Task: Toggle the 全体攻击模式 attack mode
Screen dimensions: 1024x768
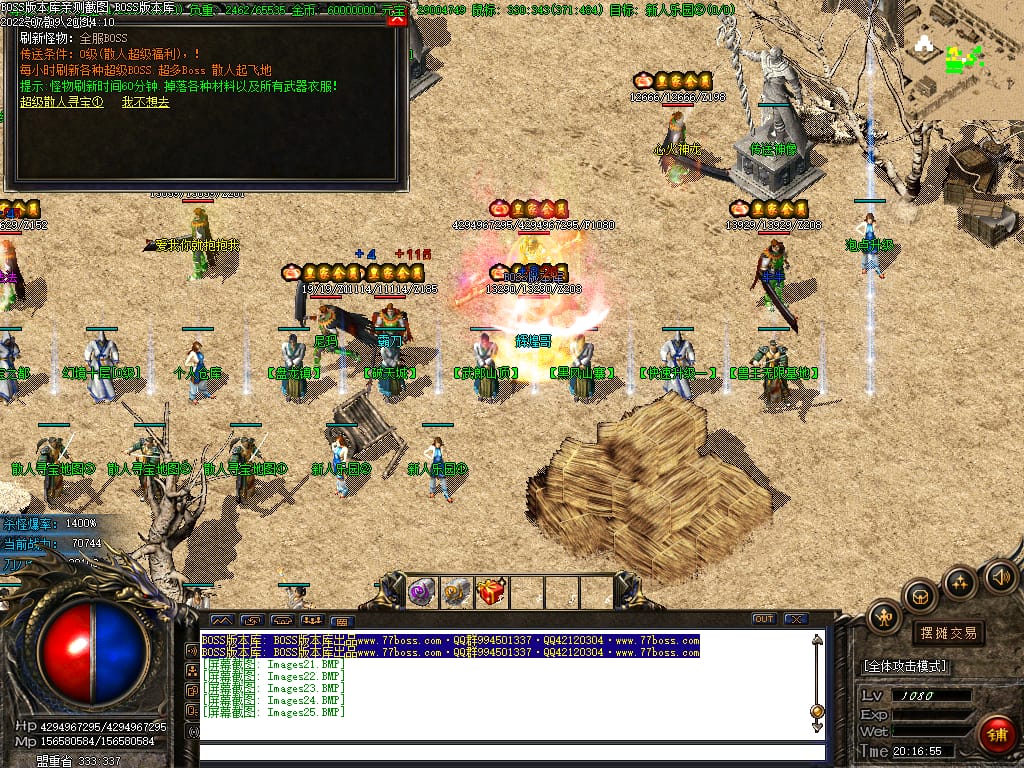Action: (905, 666)
